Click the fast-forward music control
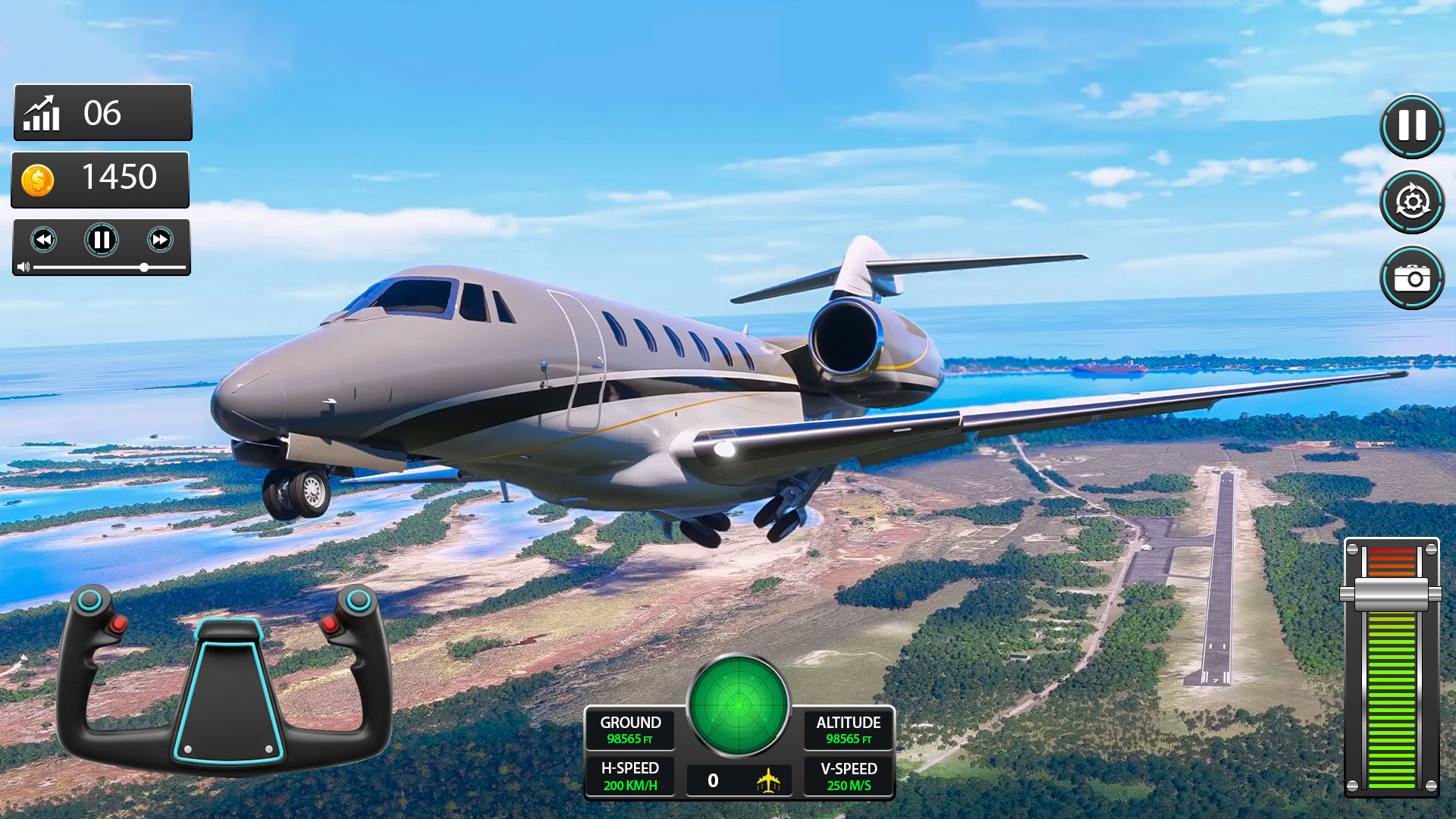 [159, 239]
